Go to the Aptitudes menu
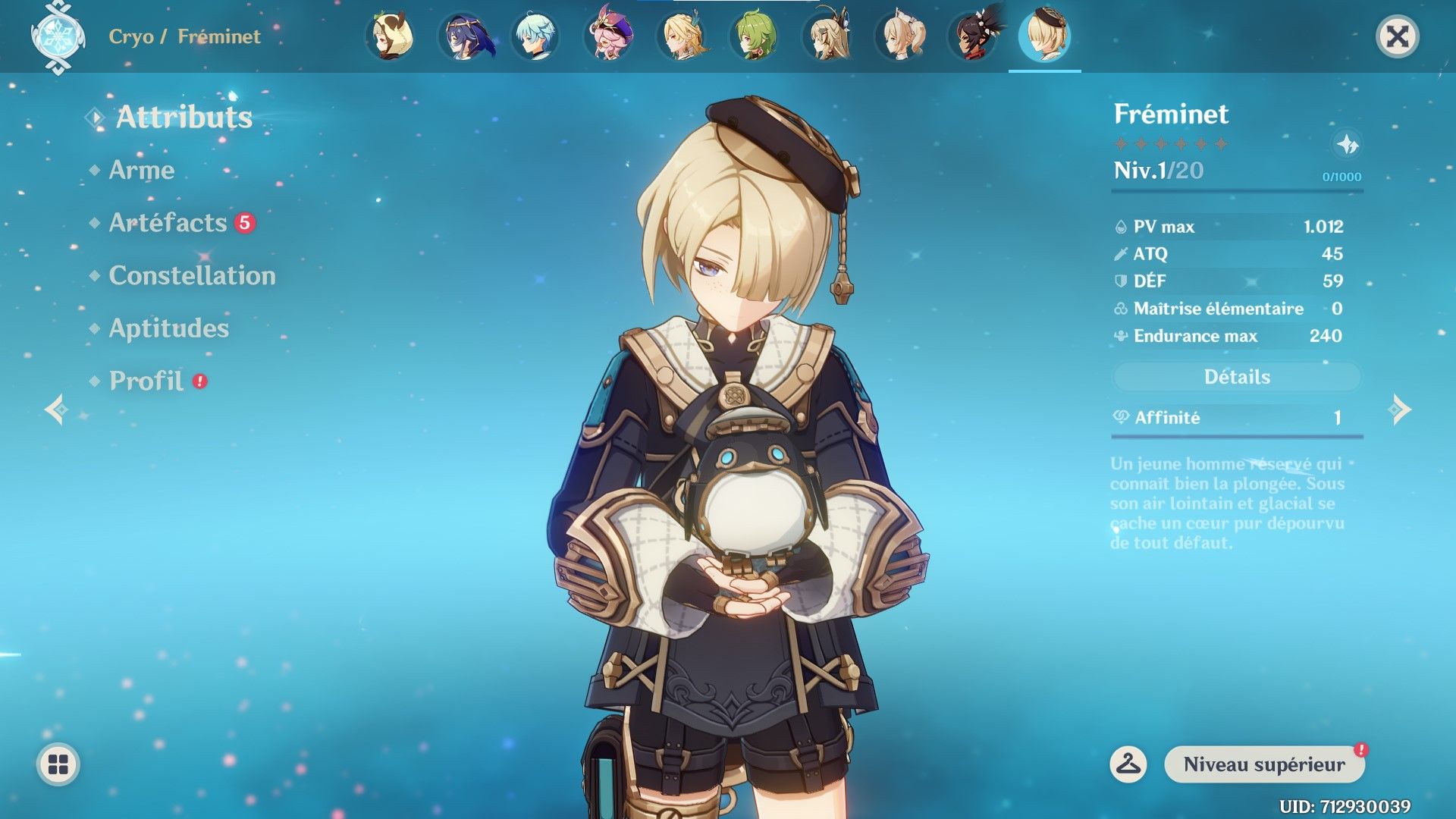The width and height of the screenshot is (1456, 819). (x=168, y=328)
